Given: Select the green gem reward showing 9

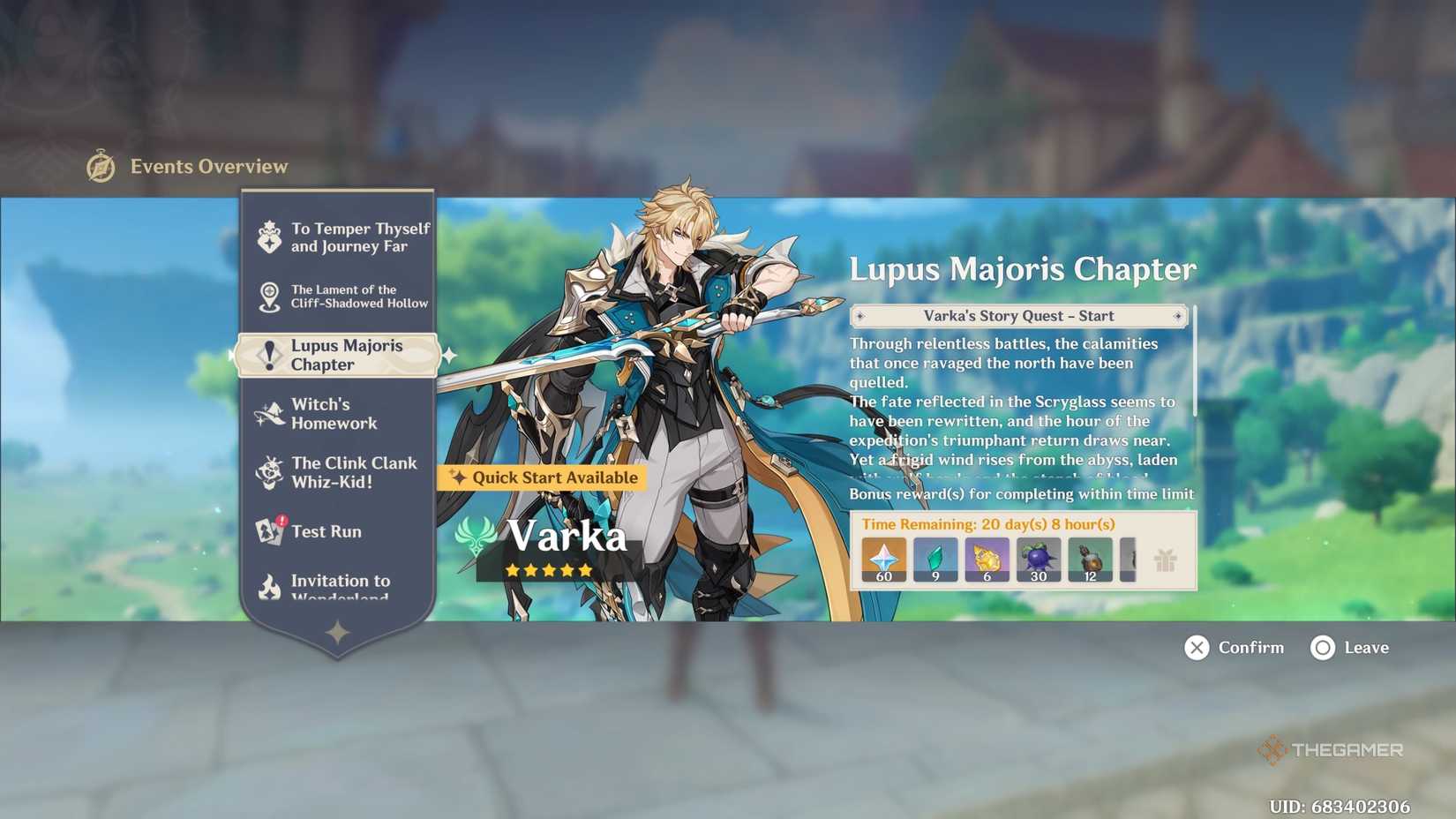Looking at the screenshot, I should point(935,557).
